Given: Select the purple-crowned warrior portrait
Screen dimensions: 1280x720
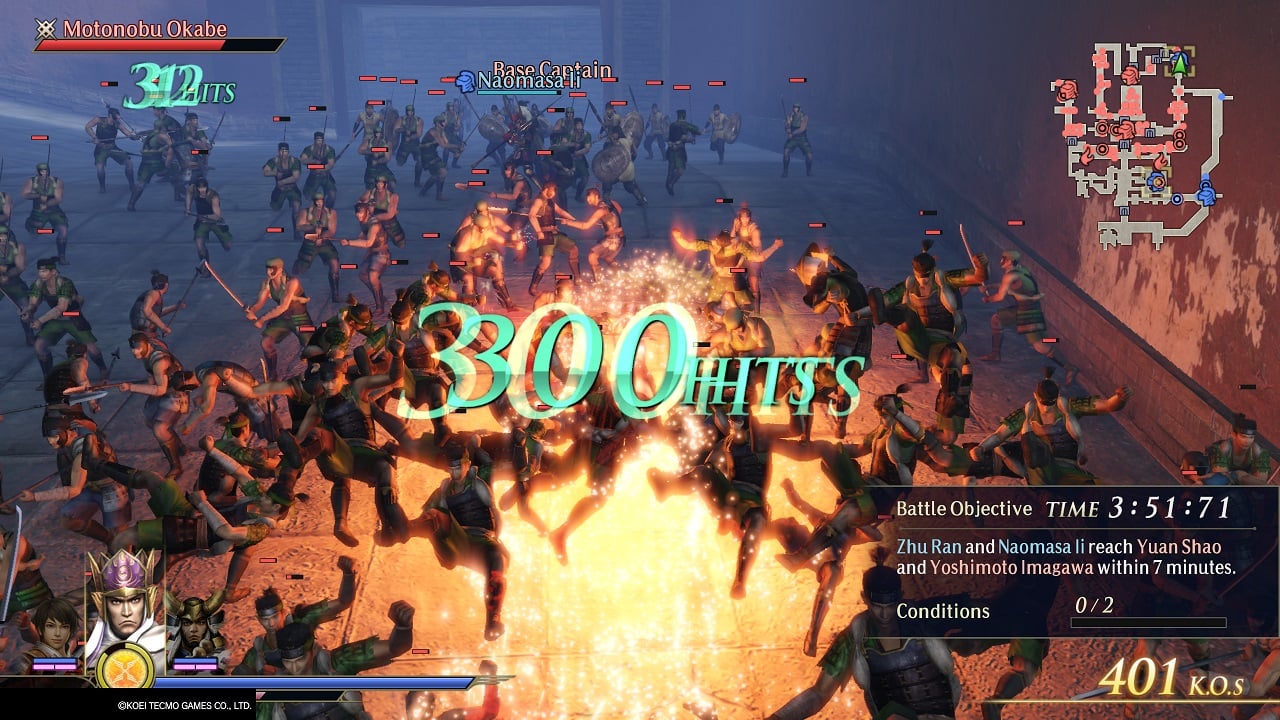Looking at the screenshot, I should click(x=126, y=604).
